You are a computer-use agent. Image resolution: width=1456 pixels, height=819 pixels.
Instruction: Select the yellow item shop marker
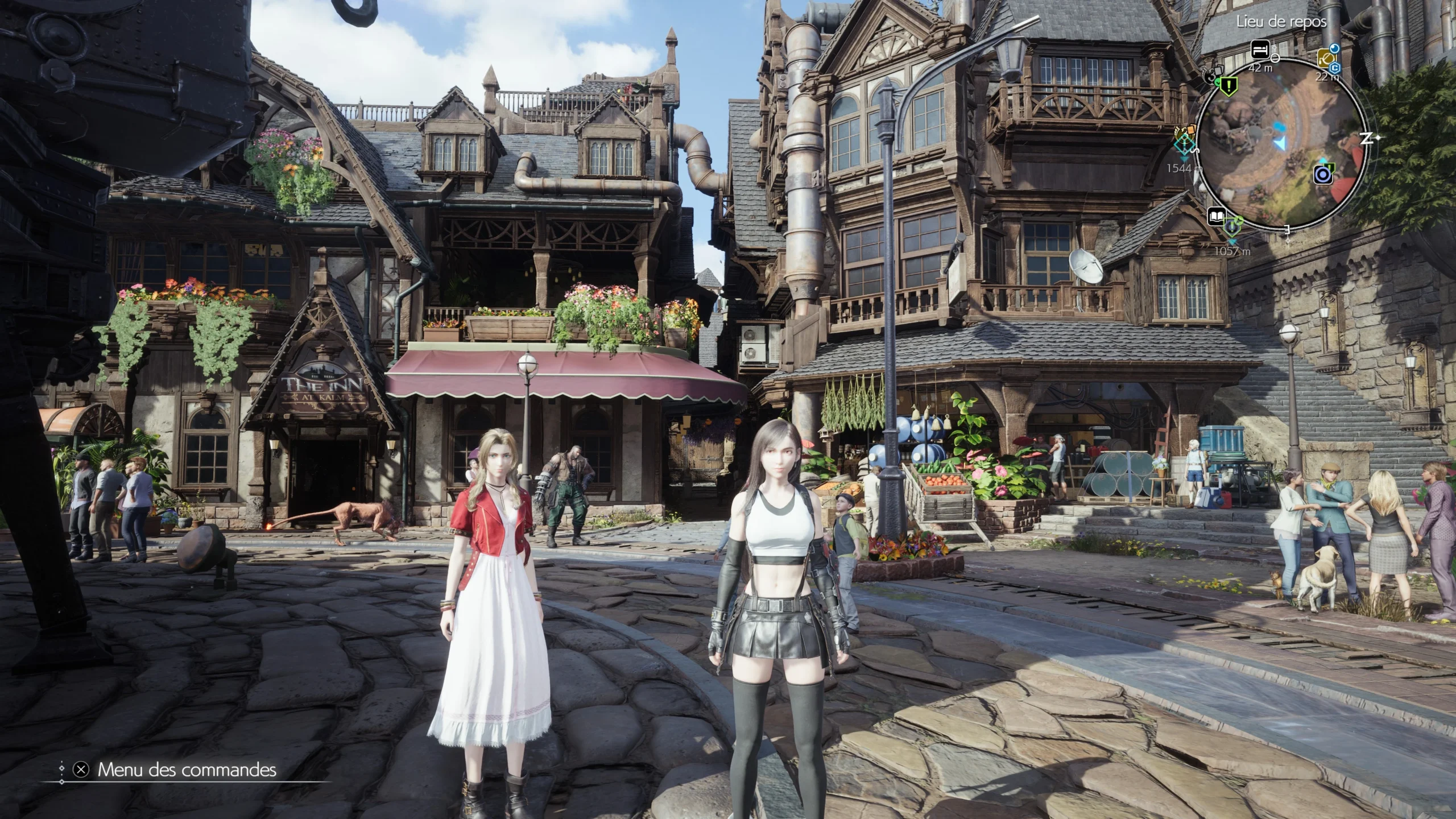(x=1326, y=57)
